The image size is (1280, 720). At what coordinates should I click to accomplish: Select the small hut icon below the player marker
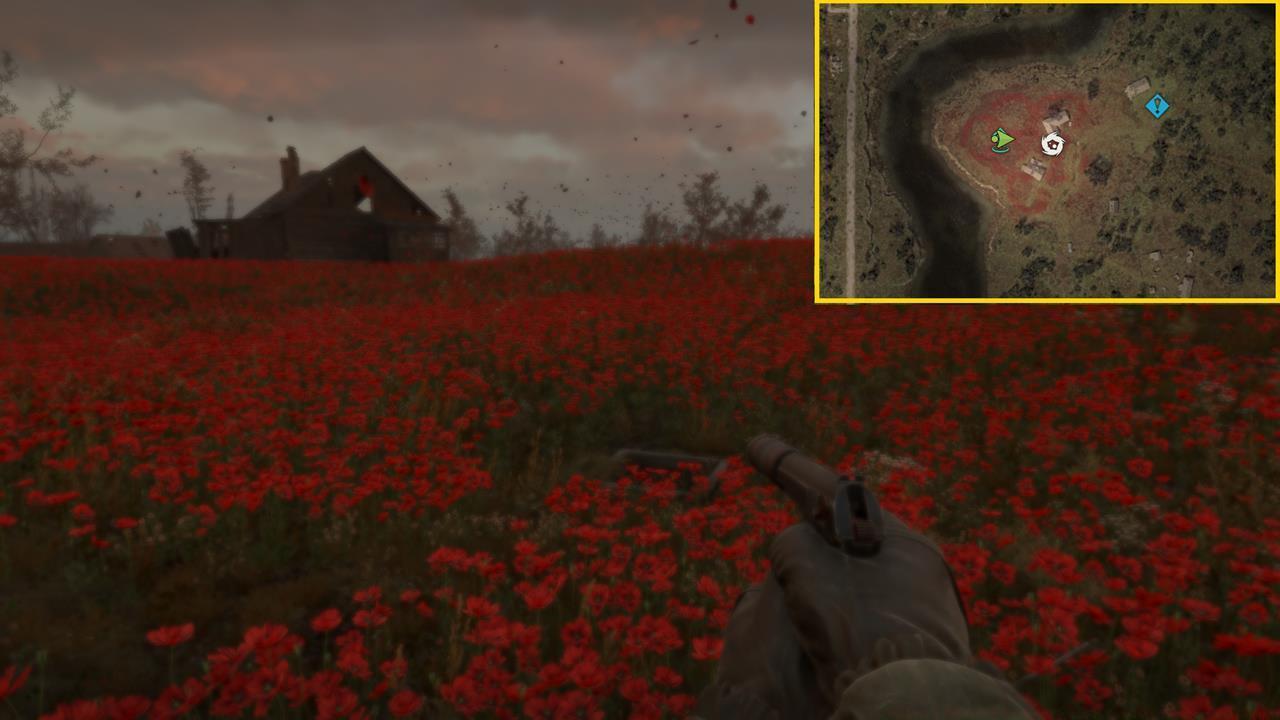pyautogui.click(x=1034, y=167)
